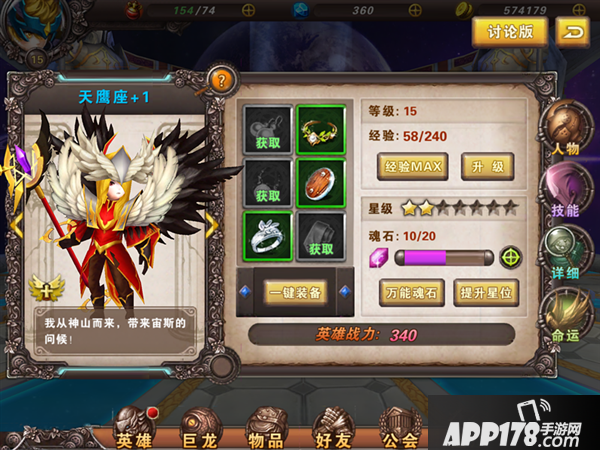Tap the green plus soul stone icon
600x450 pixels.
511,258
